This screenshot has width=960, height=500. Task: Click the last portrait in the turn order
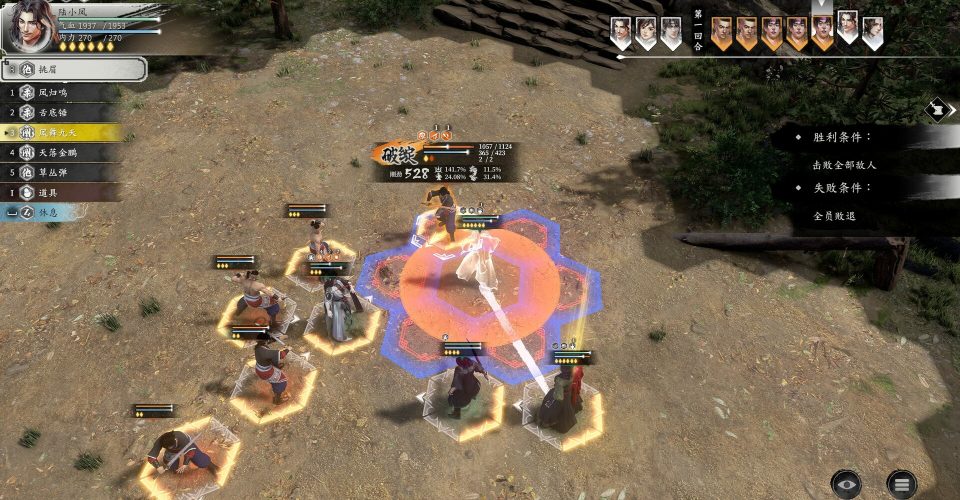coord(872,32)
